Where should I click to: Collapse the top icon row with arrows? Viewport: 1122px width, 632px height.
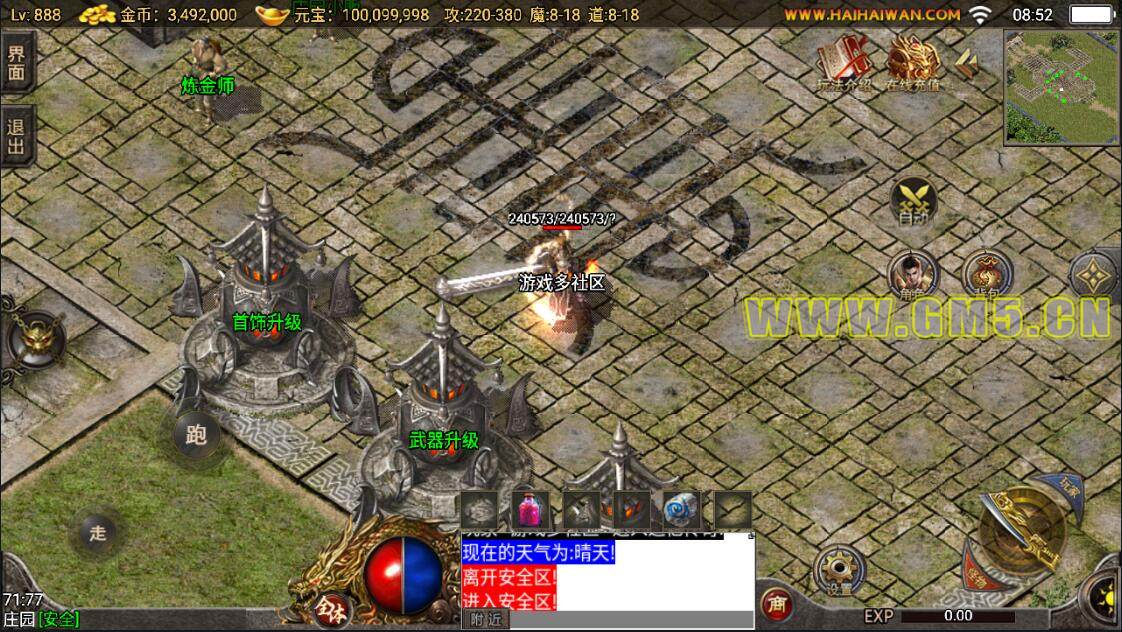tap(965, 63)
